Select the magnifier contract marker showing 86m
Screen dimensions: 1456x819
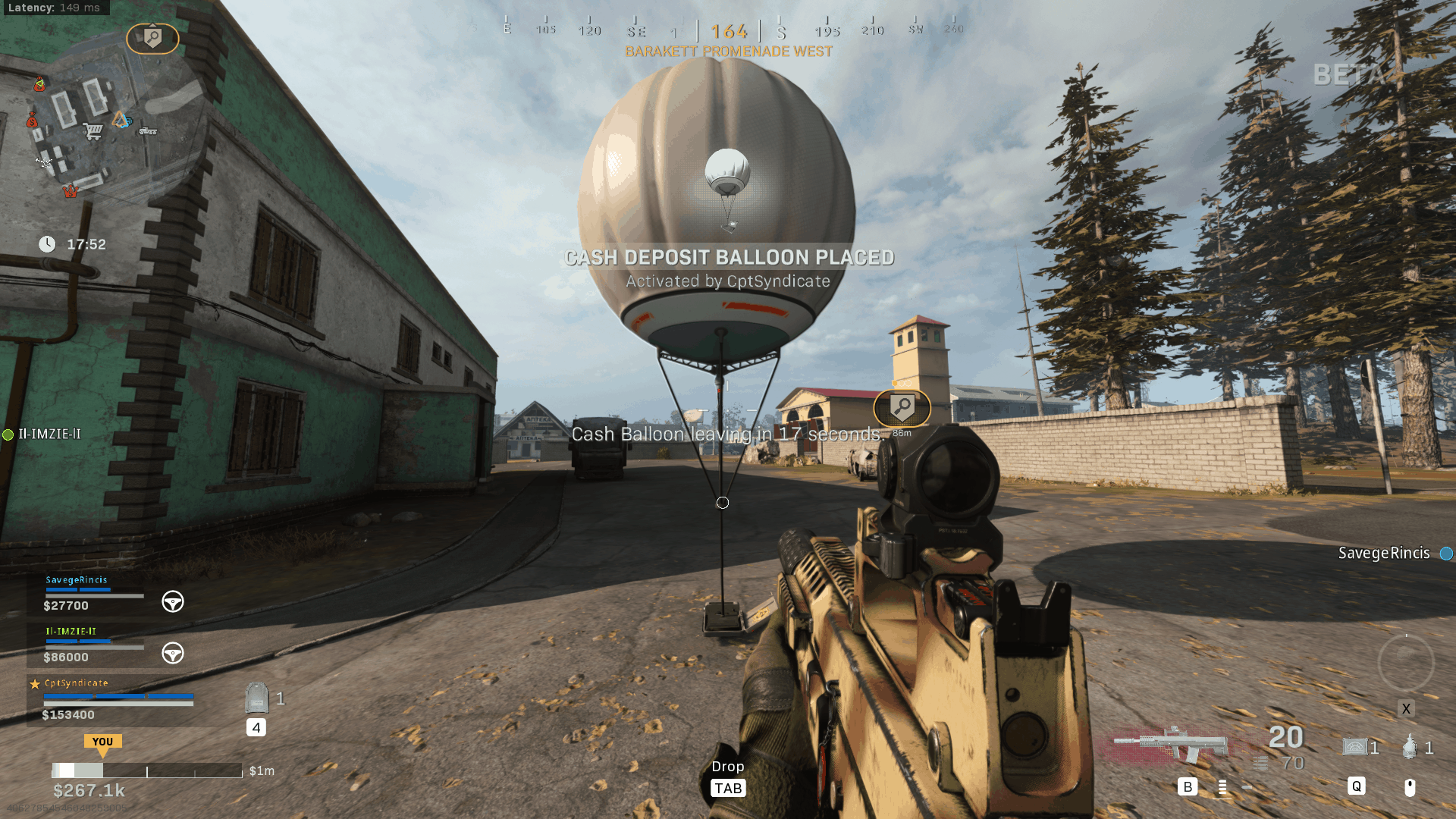coord(902,408)
